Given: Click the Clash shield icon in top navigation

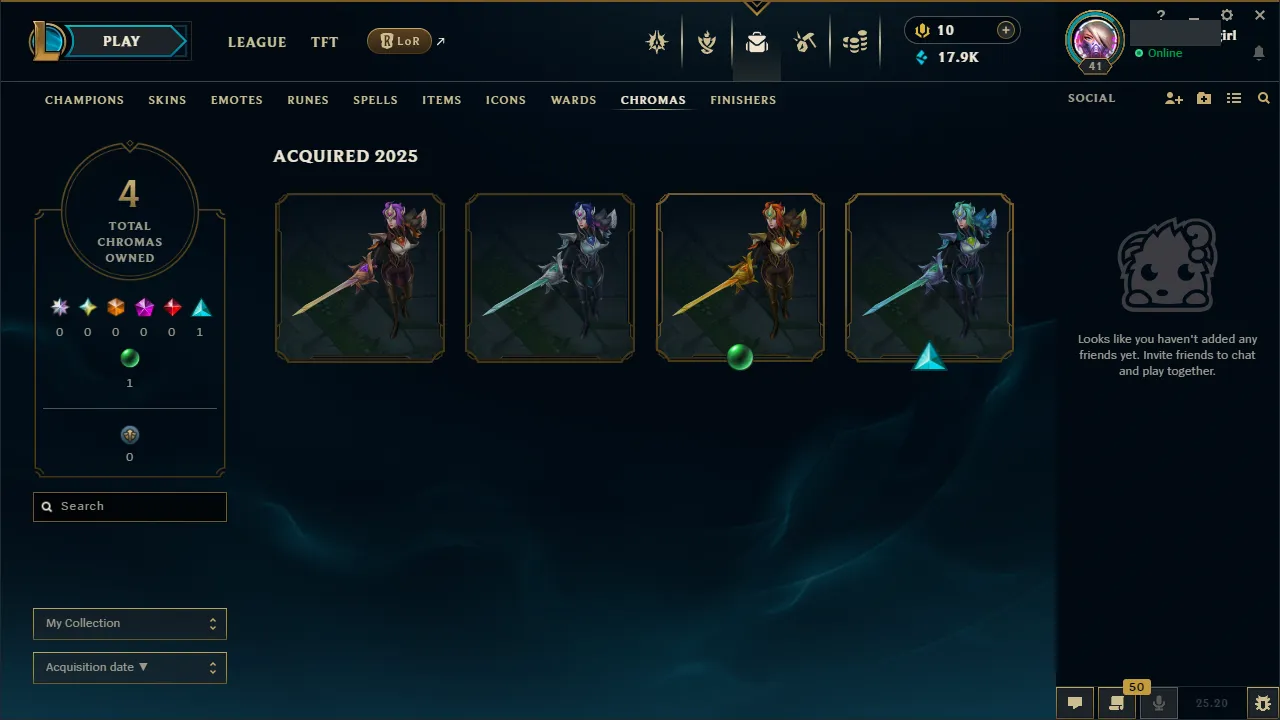Looking at the screenshot, I should 707,42.
